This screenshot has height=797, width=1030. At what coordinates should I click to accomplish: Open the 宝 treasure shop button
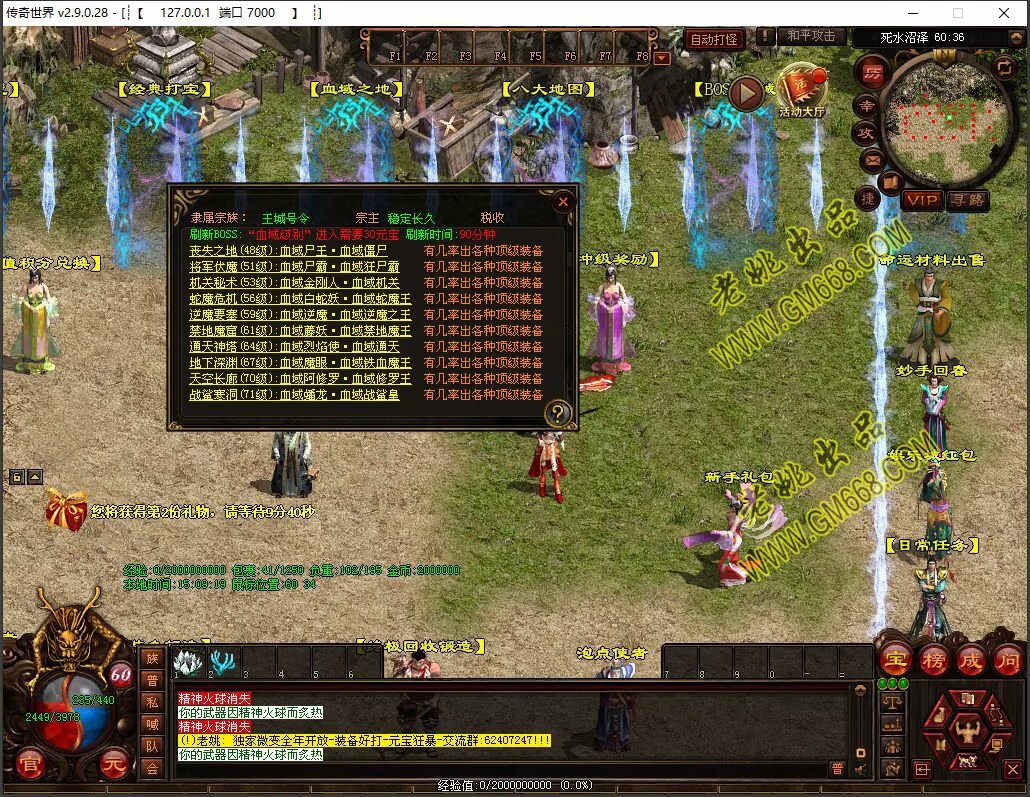point(894,660)
